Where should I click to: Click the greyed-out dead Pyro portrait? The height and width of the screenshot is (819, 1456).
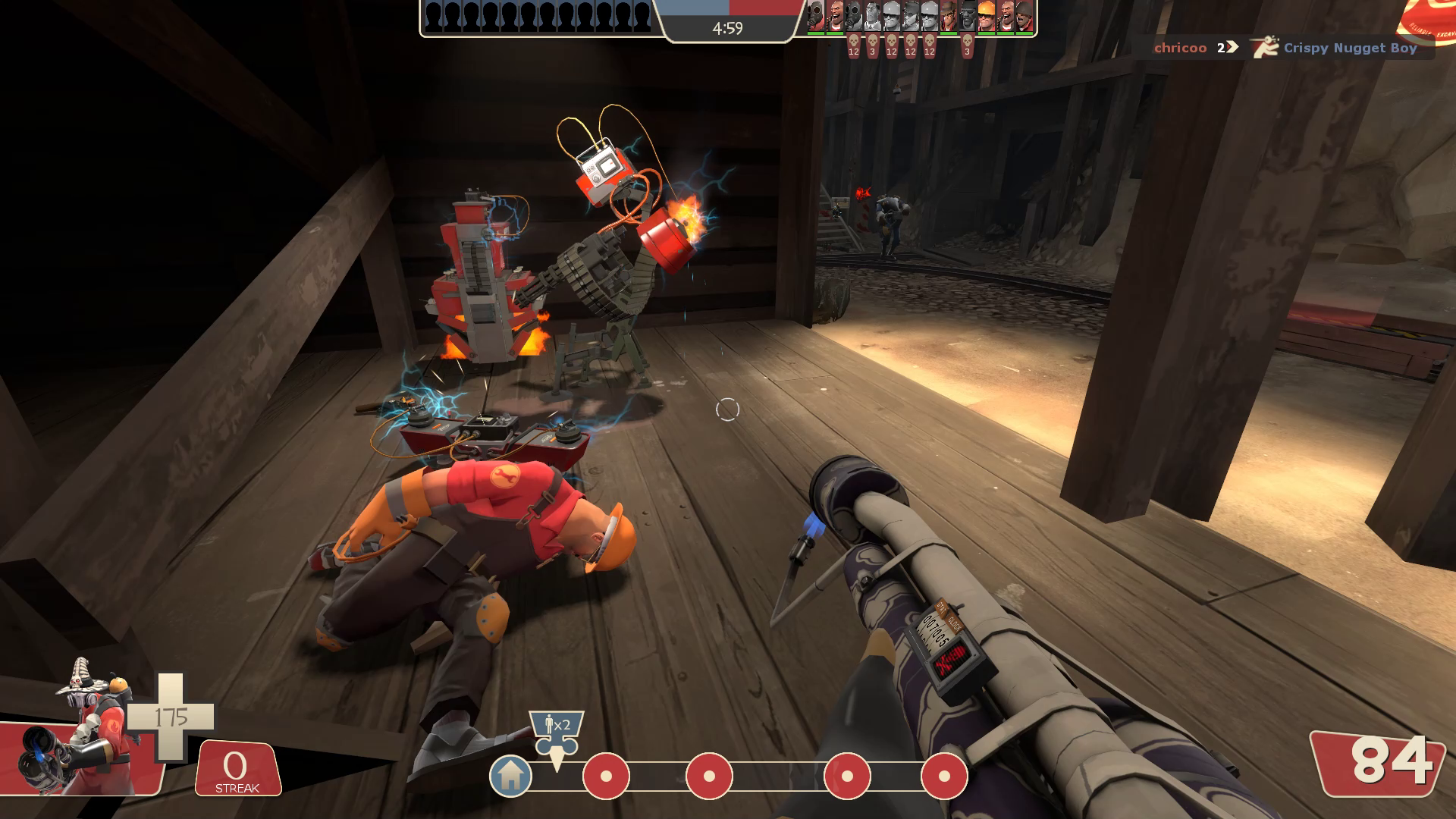(854, 16)
